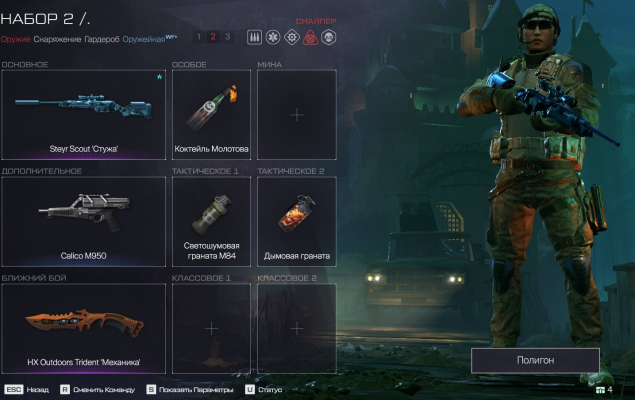Switch to loadout set 3
Image resolution: width=635 pixels, height=400 pixels.
[x=227, y=37]
